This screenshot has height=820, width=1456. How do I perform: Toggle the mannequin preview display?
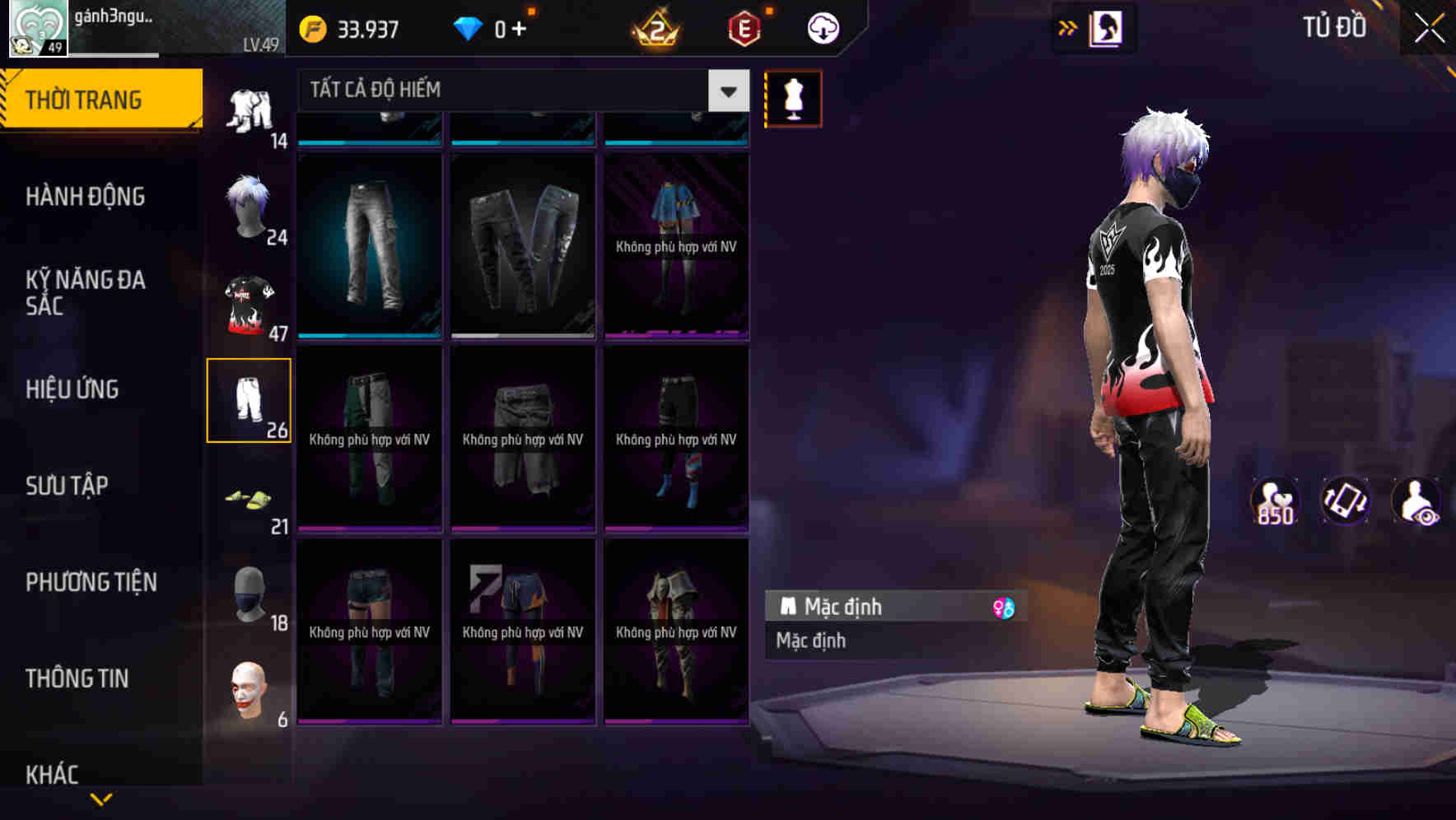point(793,98)
